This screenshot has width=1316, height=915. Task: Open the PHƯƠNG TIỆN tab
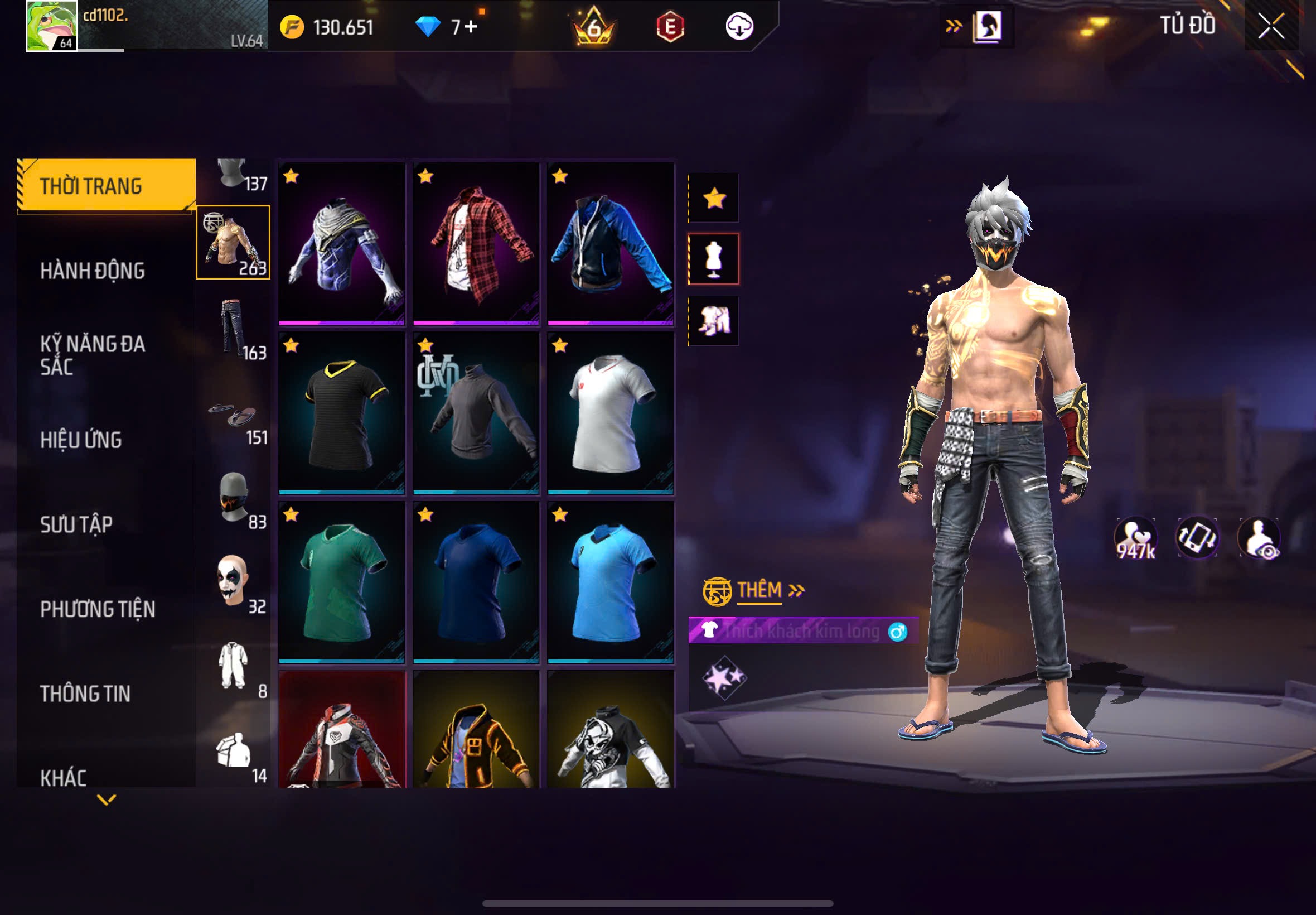(x=98, y=609)
